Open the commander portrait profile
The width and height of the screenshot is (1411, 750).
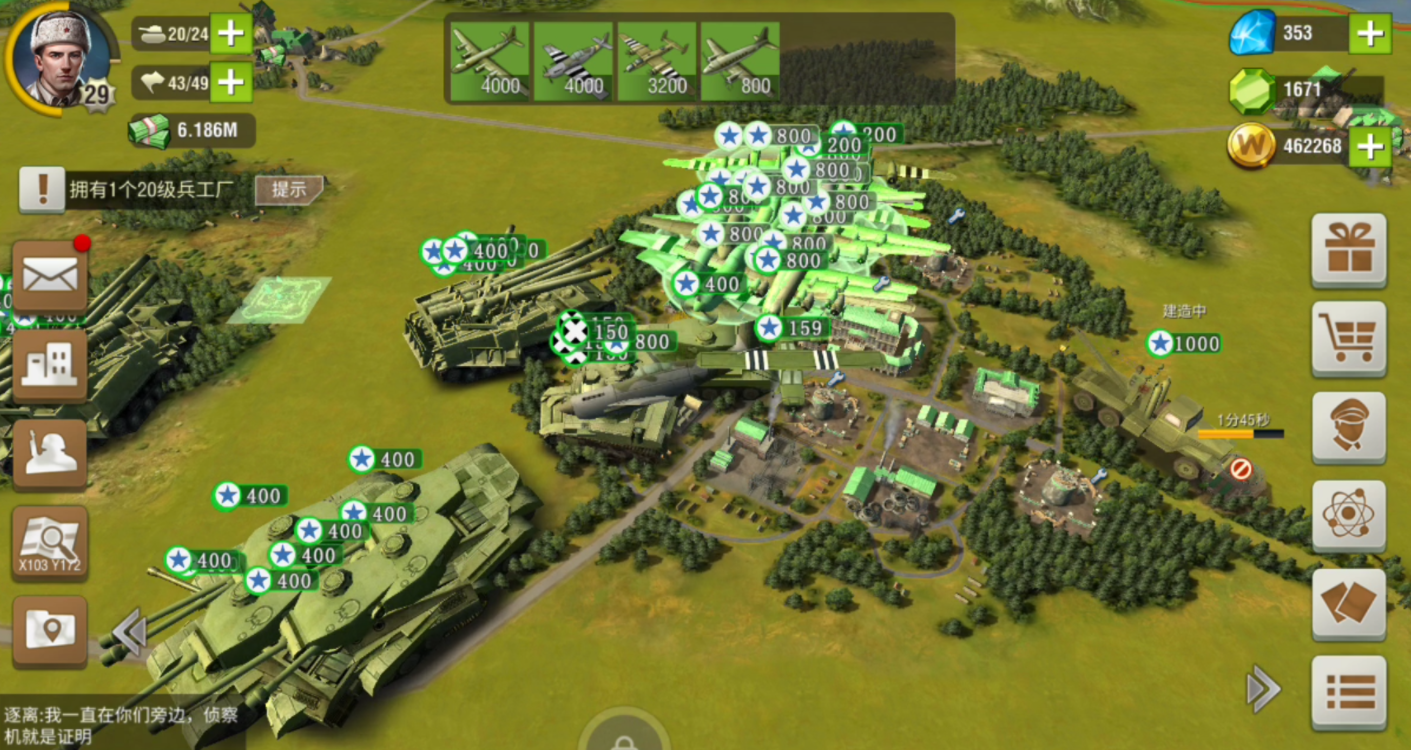pyautogui.click(x=60, y=57)
